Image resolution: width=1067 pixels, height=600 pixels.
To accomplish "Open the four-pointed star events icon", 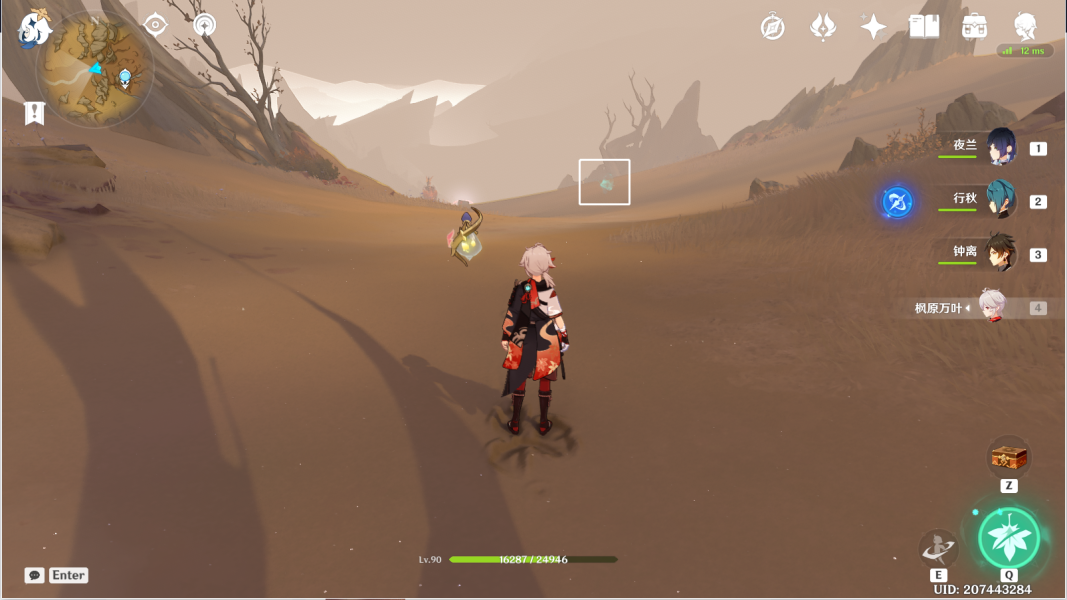I will (873, 27).
